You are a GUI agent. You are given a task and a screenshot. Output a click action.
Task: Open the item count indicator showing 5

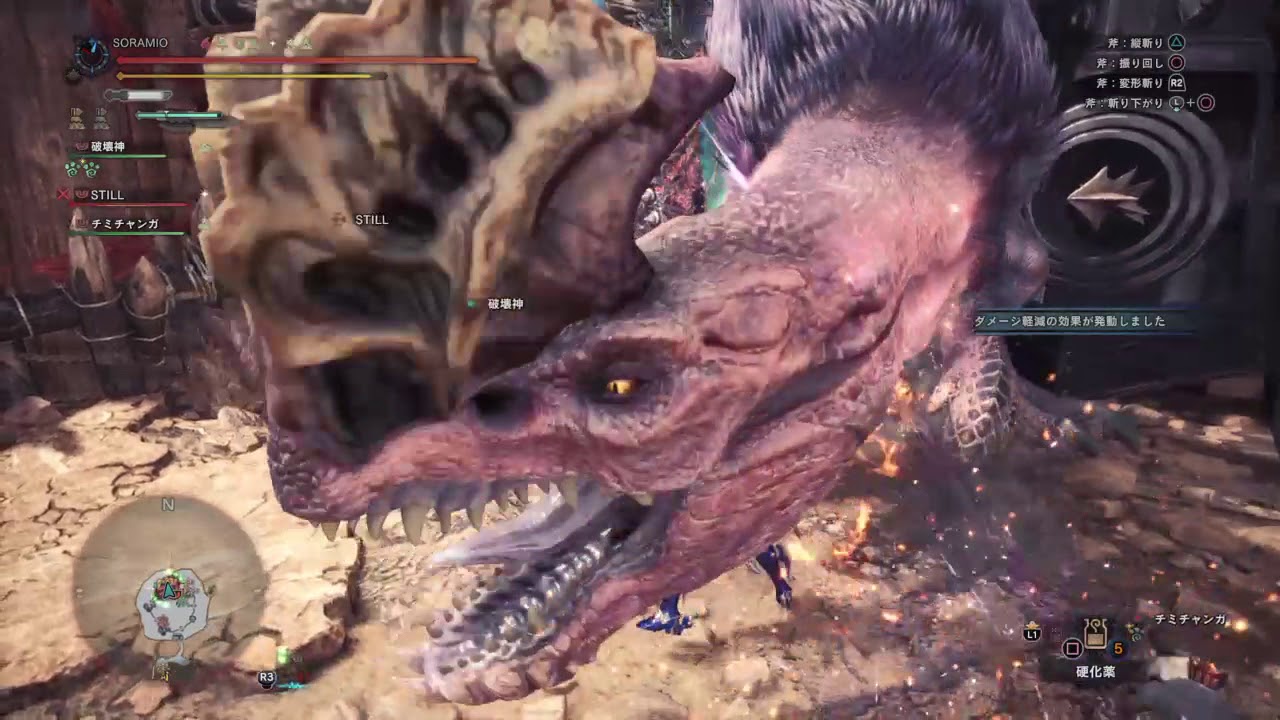pos(1118,648)
